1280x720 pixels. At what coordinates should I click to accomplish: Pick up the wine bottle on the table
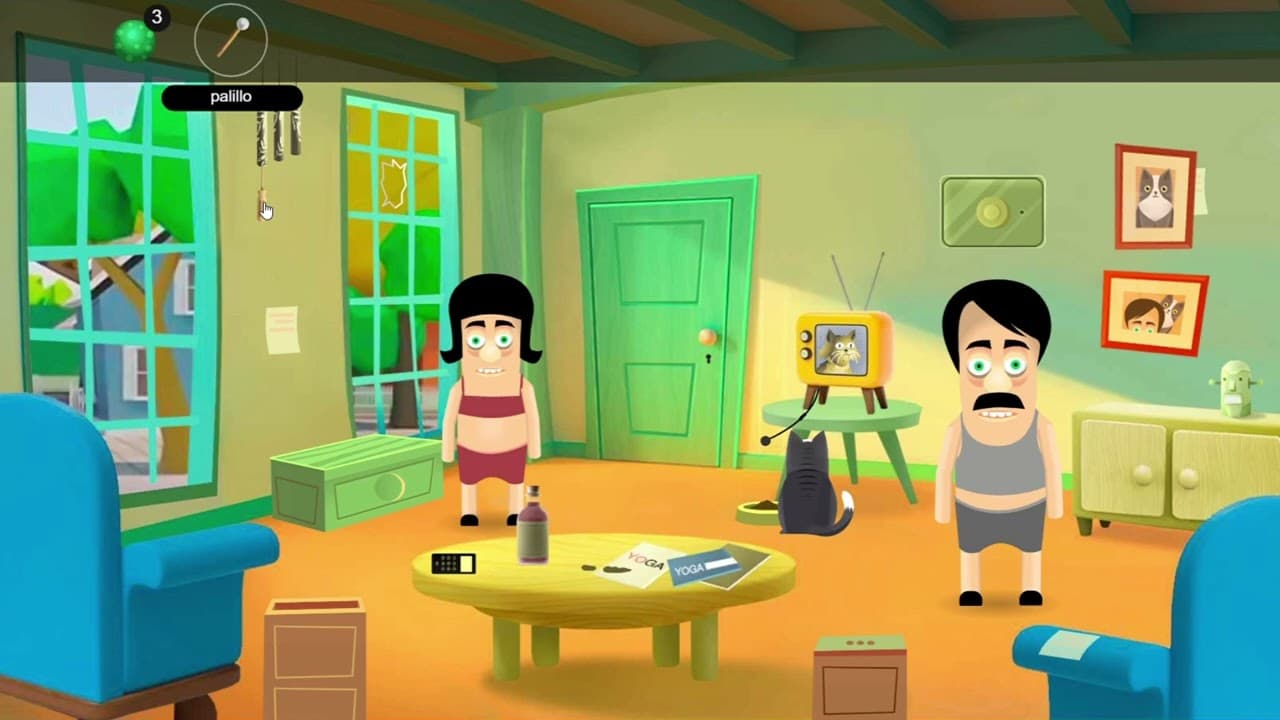536,523
